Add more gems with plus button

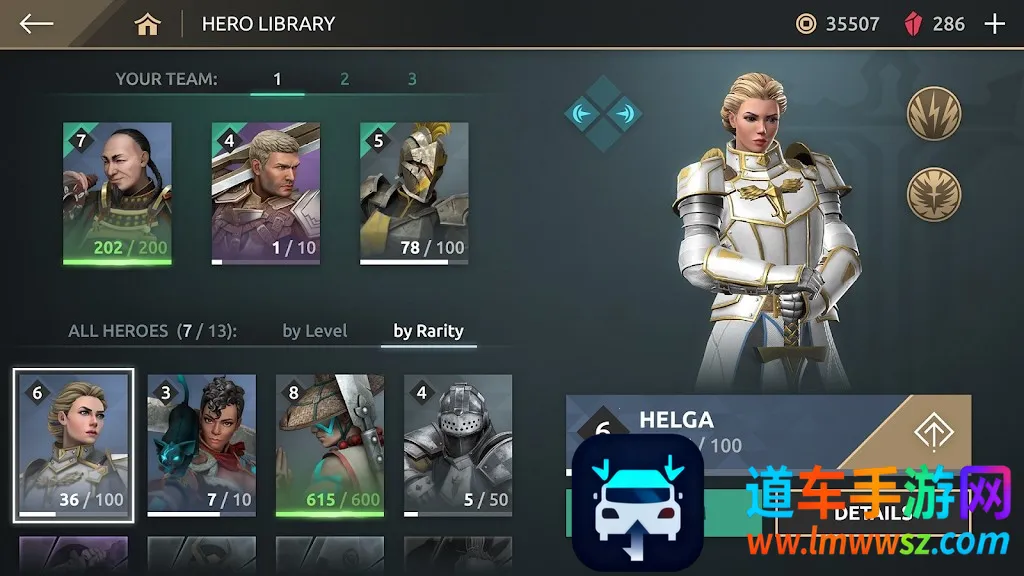tap(994, 24)
